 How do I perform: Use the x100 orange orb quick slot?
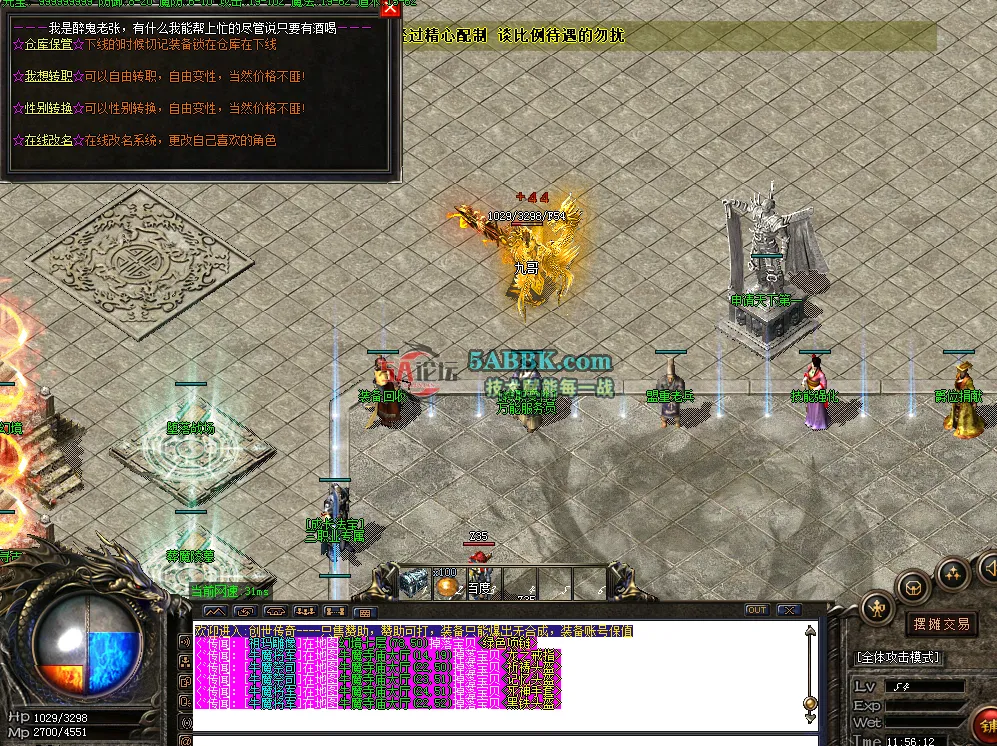(447, 584)
